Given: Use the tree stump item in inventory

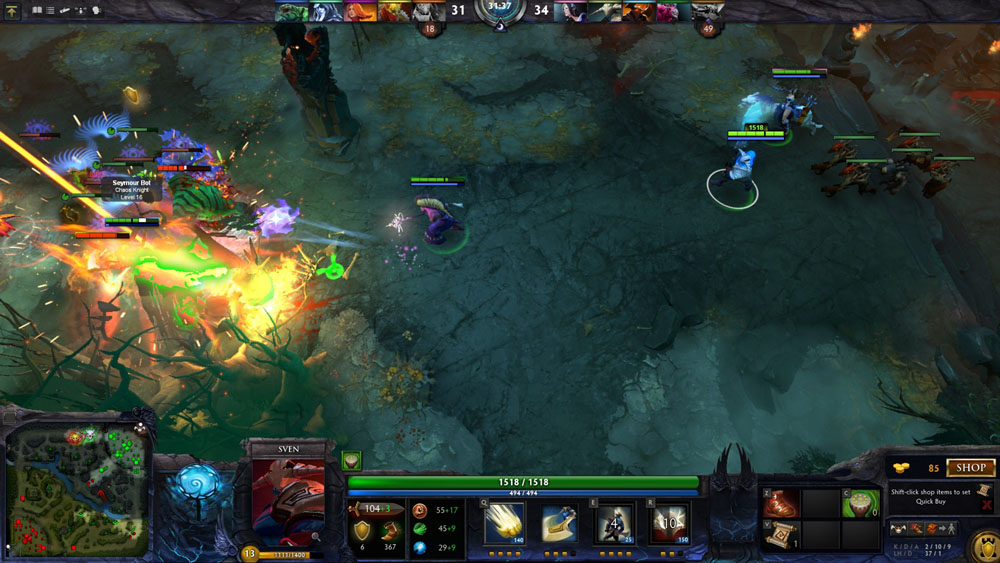Looking at the screenshot, I should pos(858,503).
